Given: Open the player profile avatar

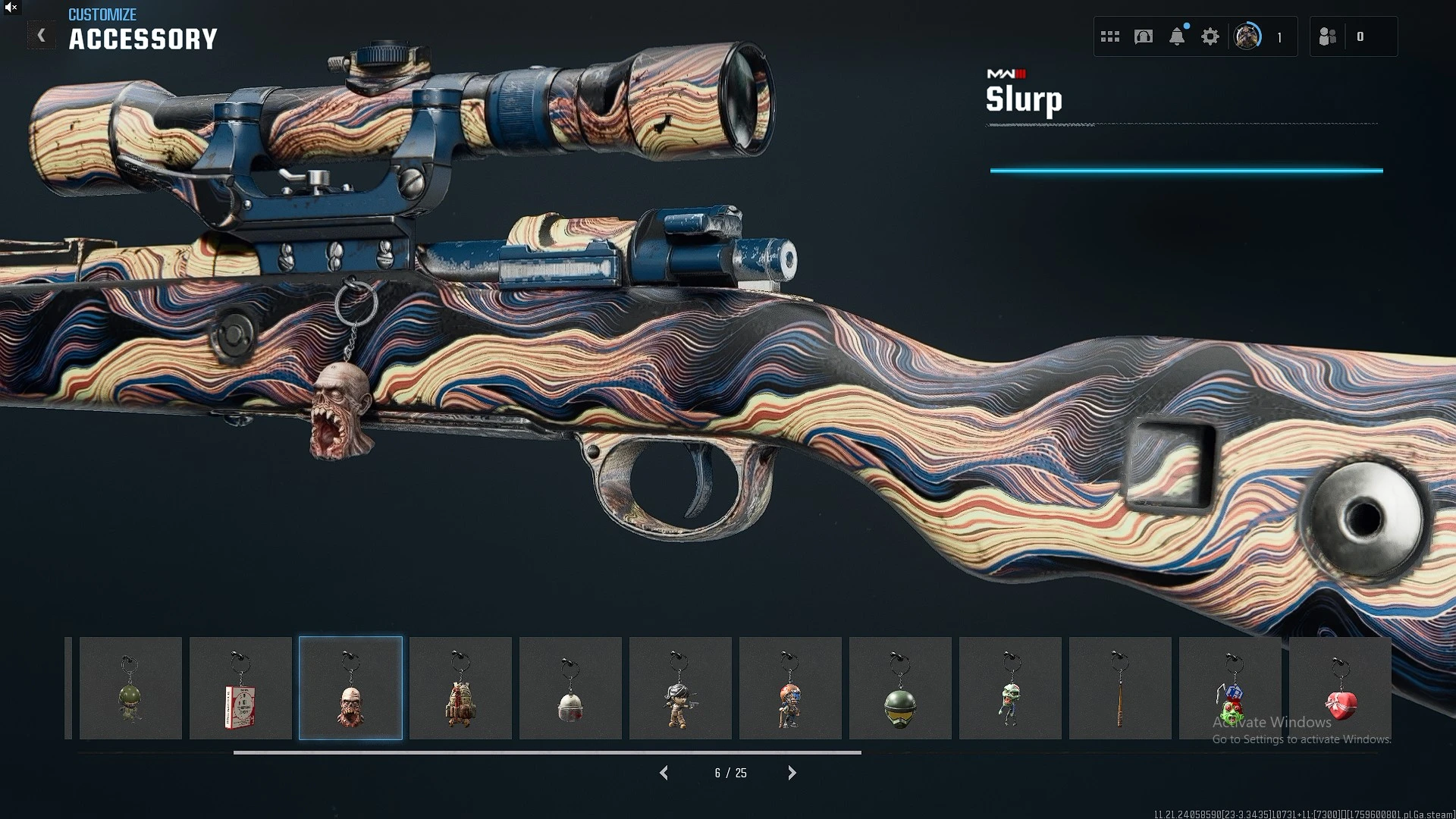Looking at the screenshot, I should point(1247,36).
